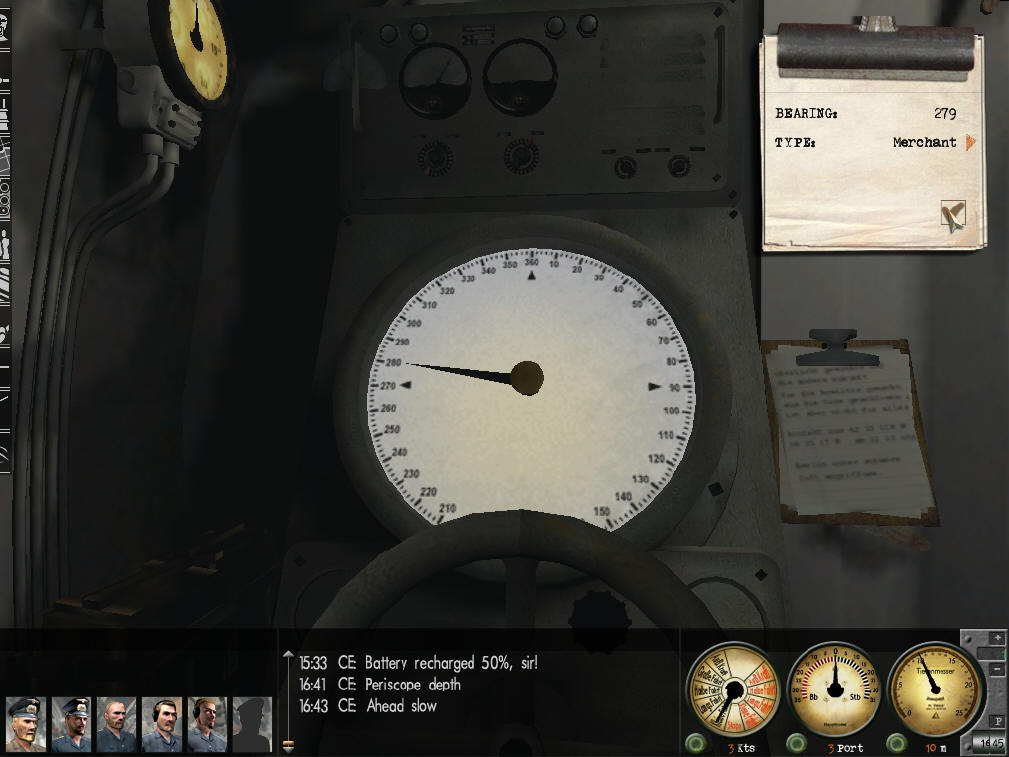Select the blond crewman wearing headphones

click(206, 724)
